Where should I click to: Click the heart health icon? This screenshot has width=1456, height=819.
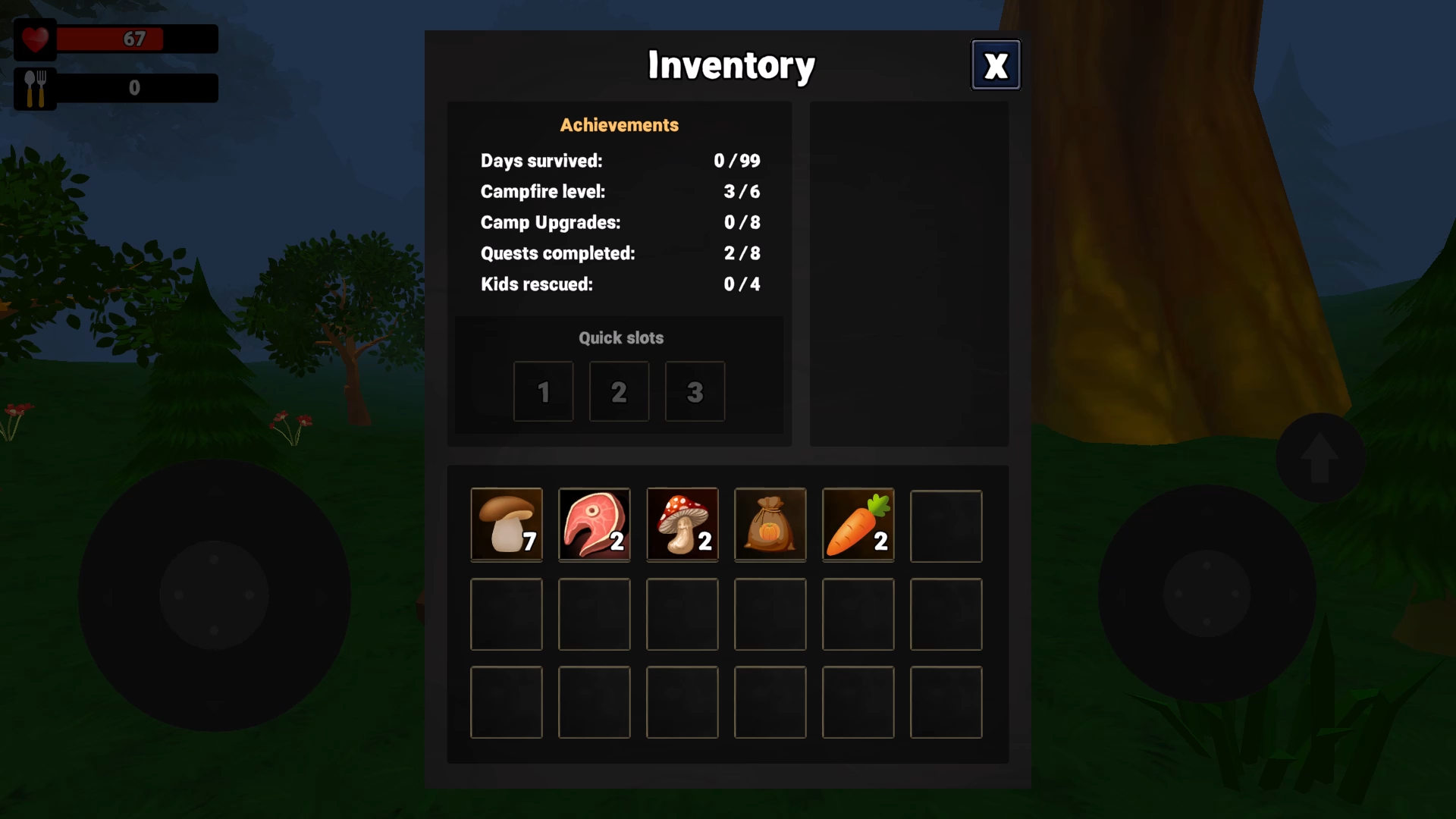34,39
